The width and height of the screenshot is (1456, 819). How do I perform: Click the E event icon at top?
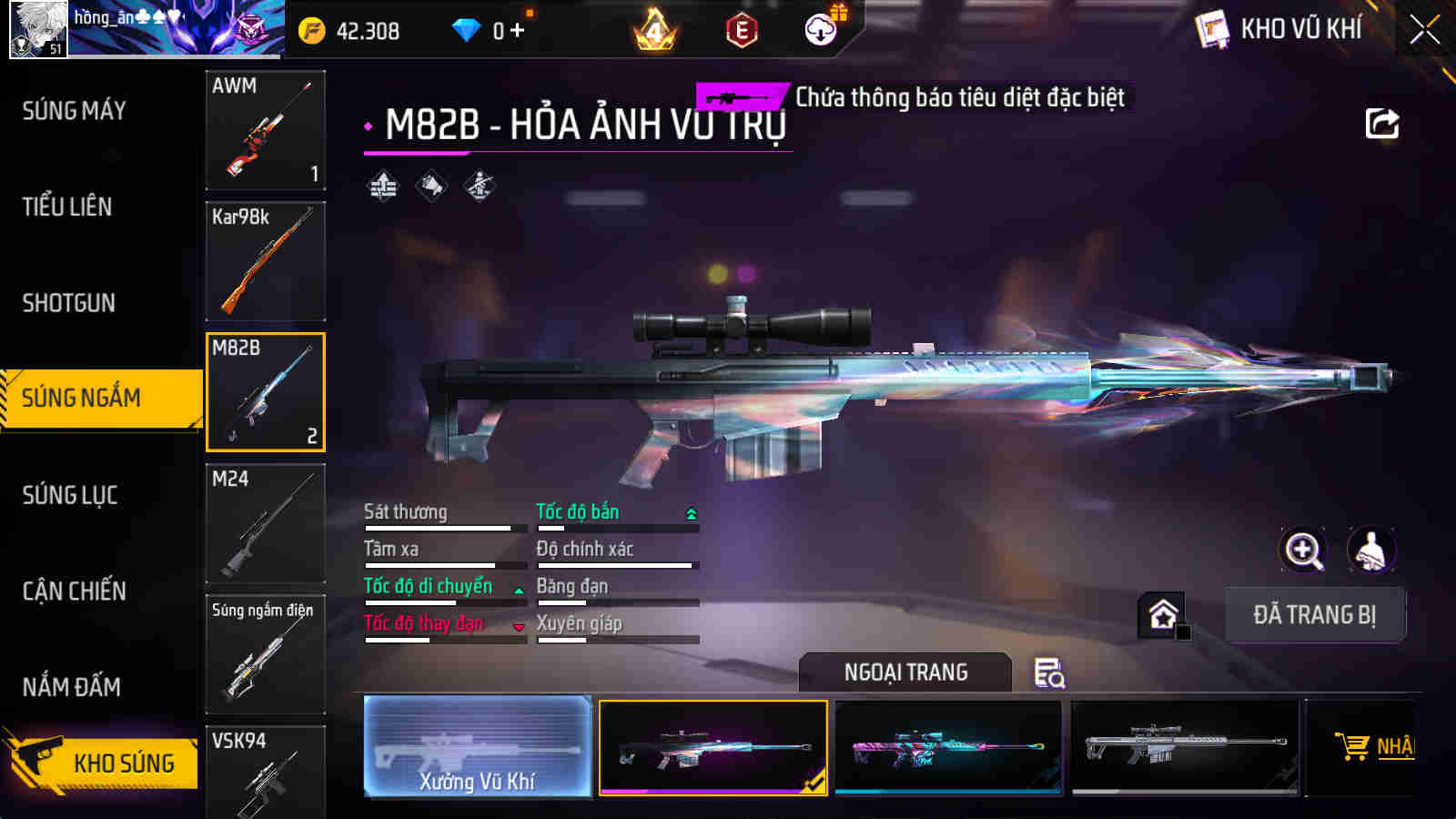pyautogui.click(x=740, y=29)
